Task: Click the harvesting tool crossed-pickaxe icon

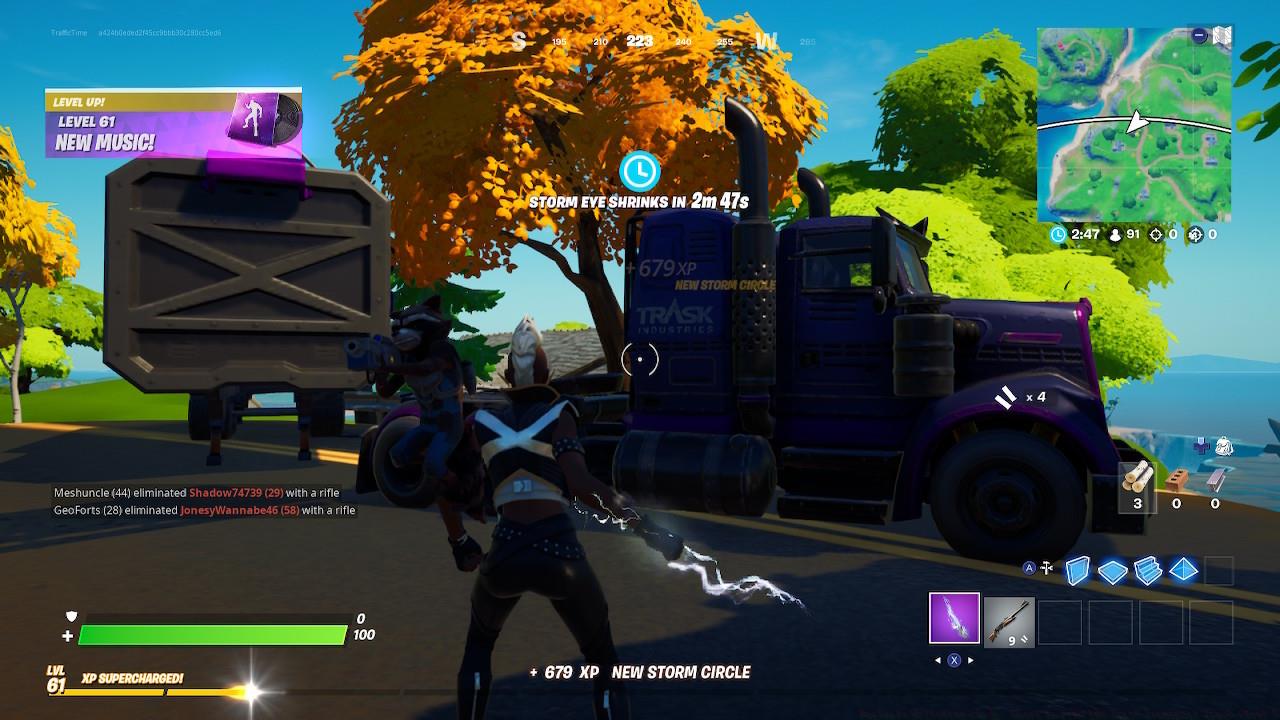Action: coord(1045,568)
